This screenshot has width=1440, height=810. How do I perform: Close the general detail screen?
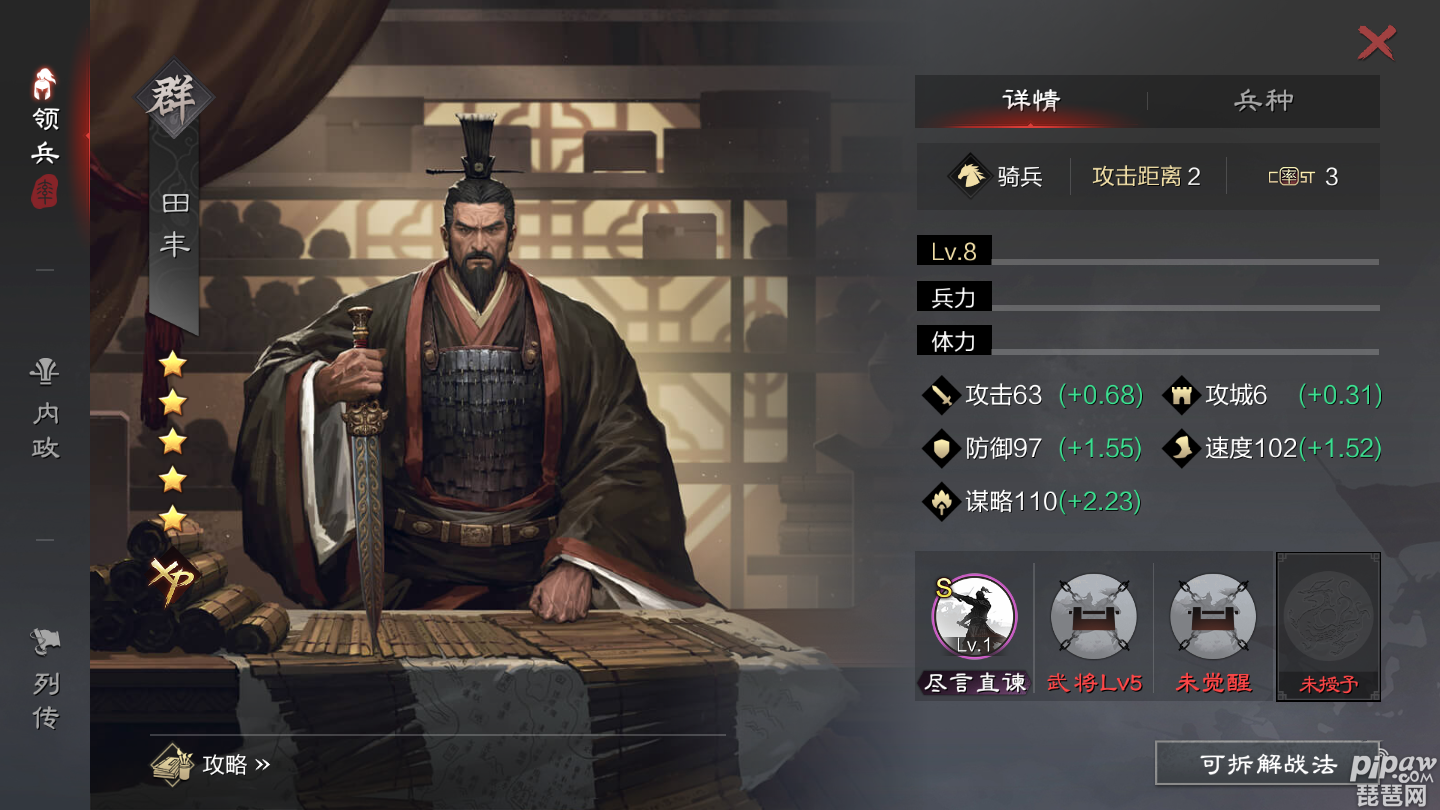point(1376,43)
